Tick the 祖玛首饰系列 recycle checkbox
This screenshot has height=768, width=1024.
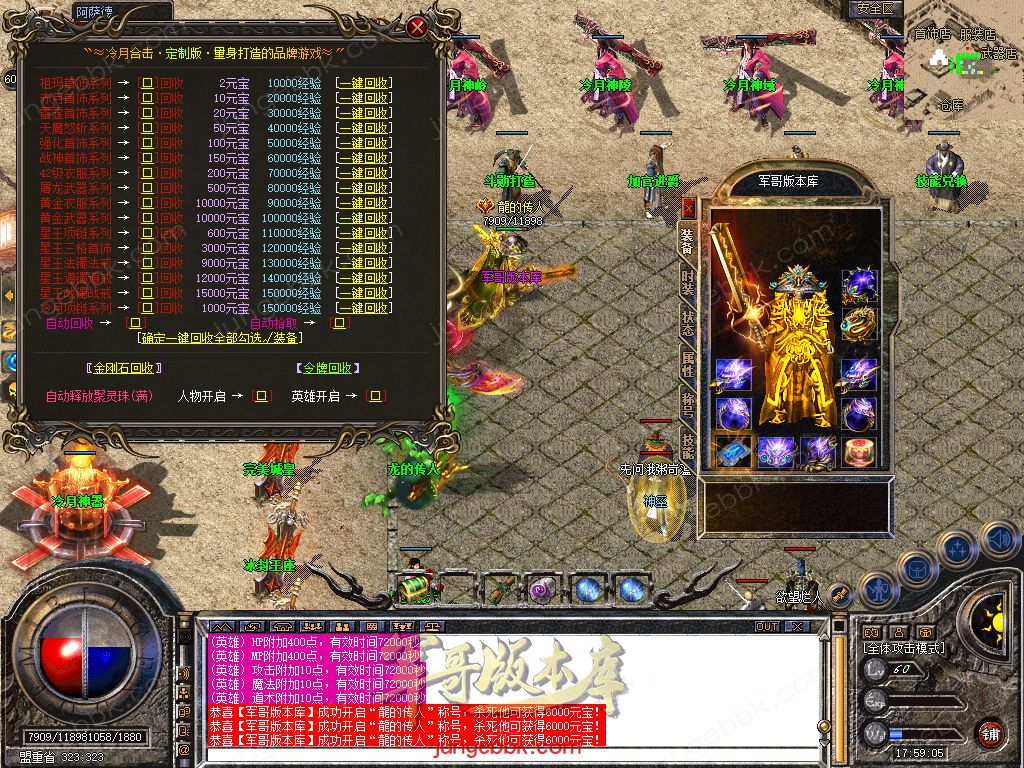(x=147, y=83)
